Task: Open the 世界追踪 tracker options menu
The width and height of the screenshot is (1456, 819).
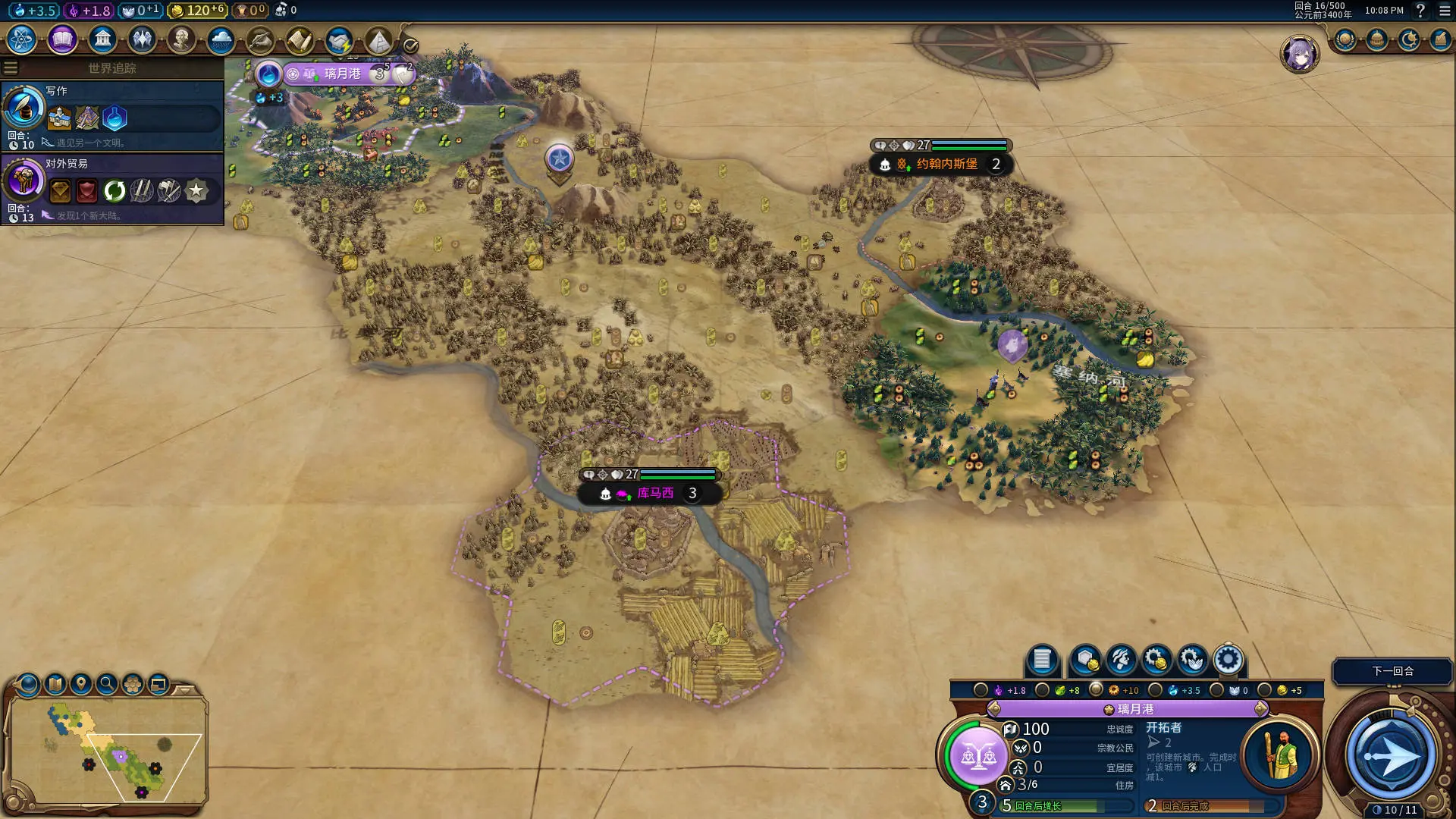Action: click(x=11, y=67)
